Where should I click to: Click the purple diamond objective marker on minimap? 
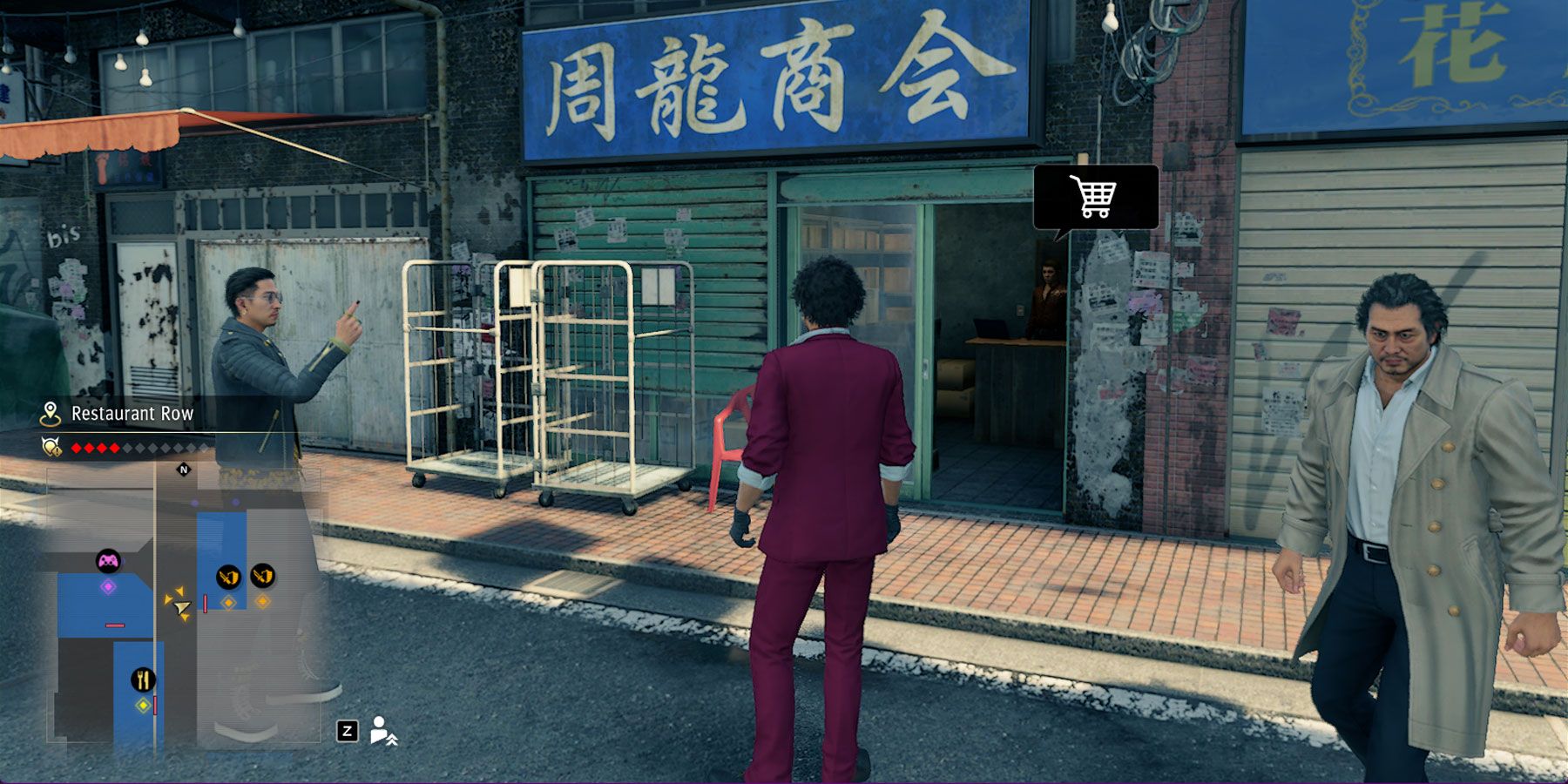pyautogui.click(x=108, y=585)
